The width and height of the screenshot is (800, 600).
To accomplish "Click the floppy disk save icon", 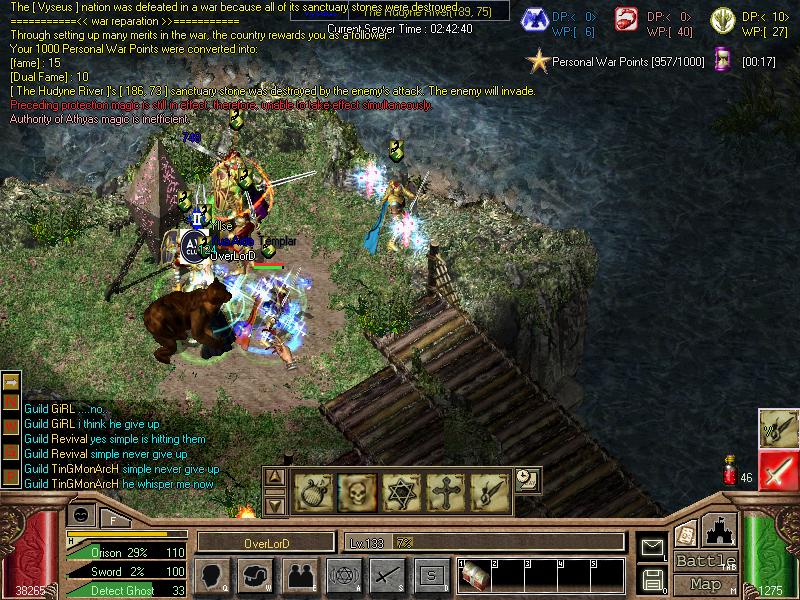I will click(651, 579).
